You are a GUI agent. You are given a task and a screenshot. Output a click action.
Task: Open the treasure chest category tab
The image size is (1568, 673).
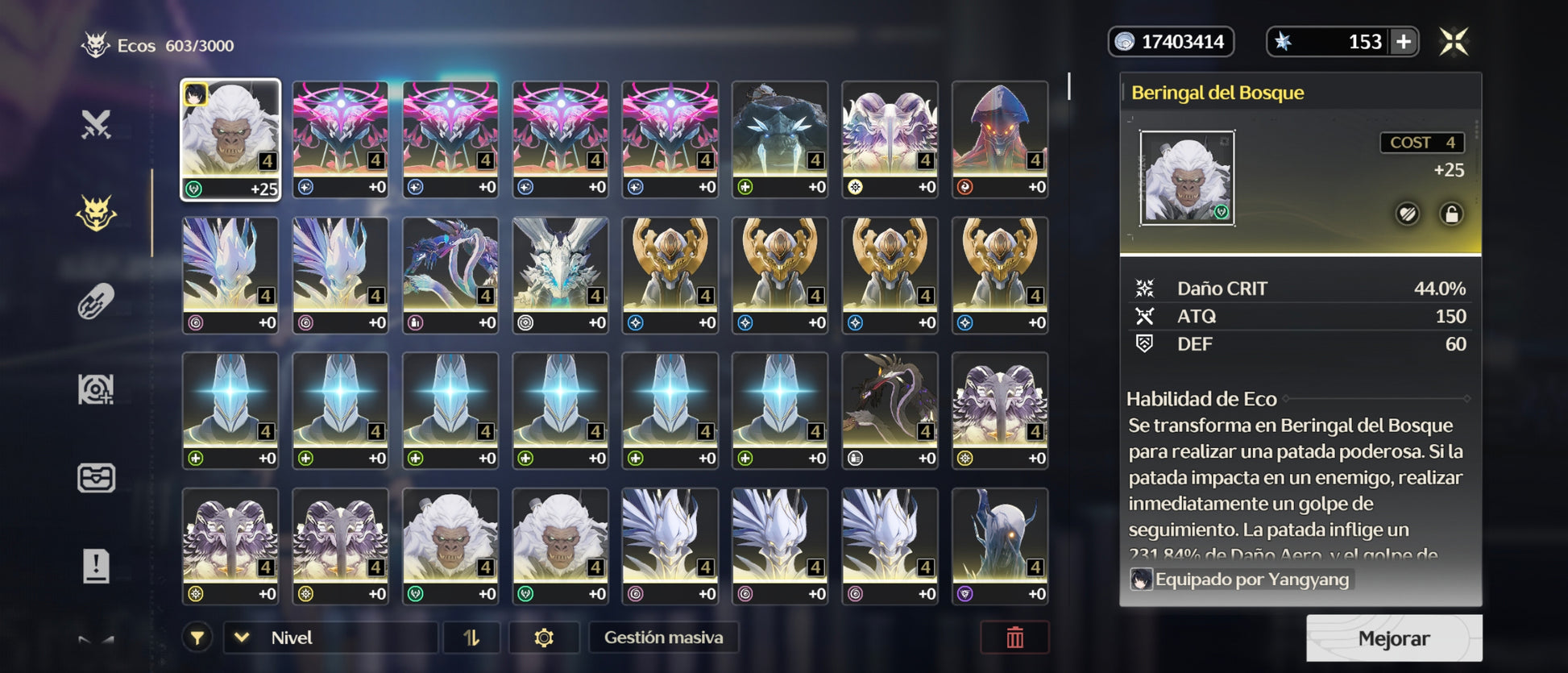click(x=96, y=478)
